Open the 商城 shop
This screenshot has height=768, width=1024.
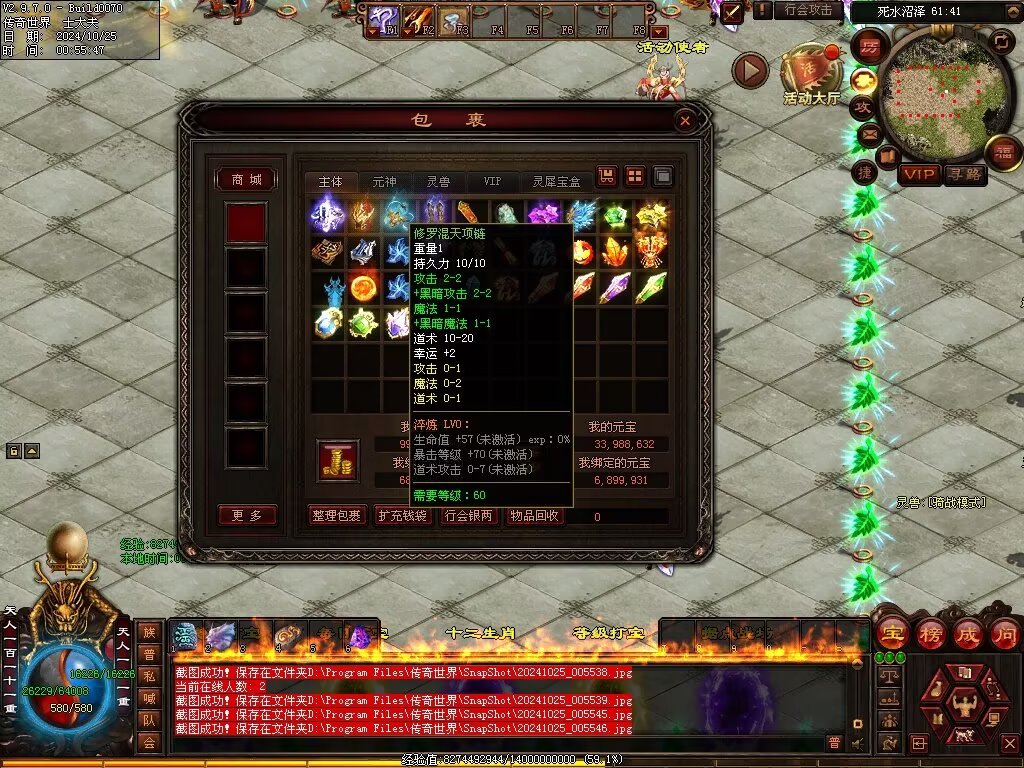click(x=246, y=180)
